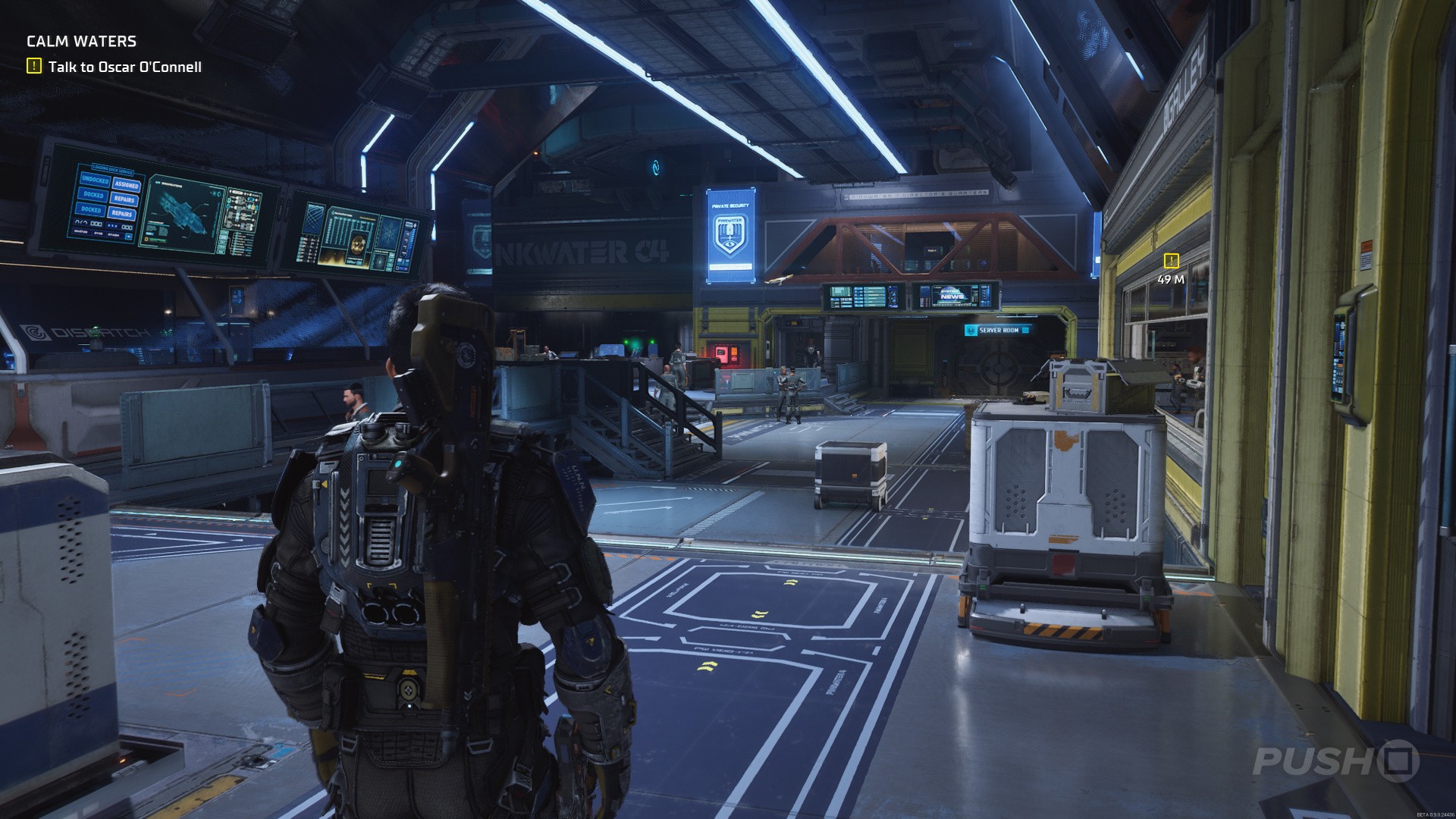
Task: Select the Talk to Oscar O'Connell objective
Action: click(x=124, y=67)
